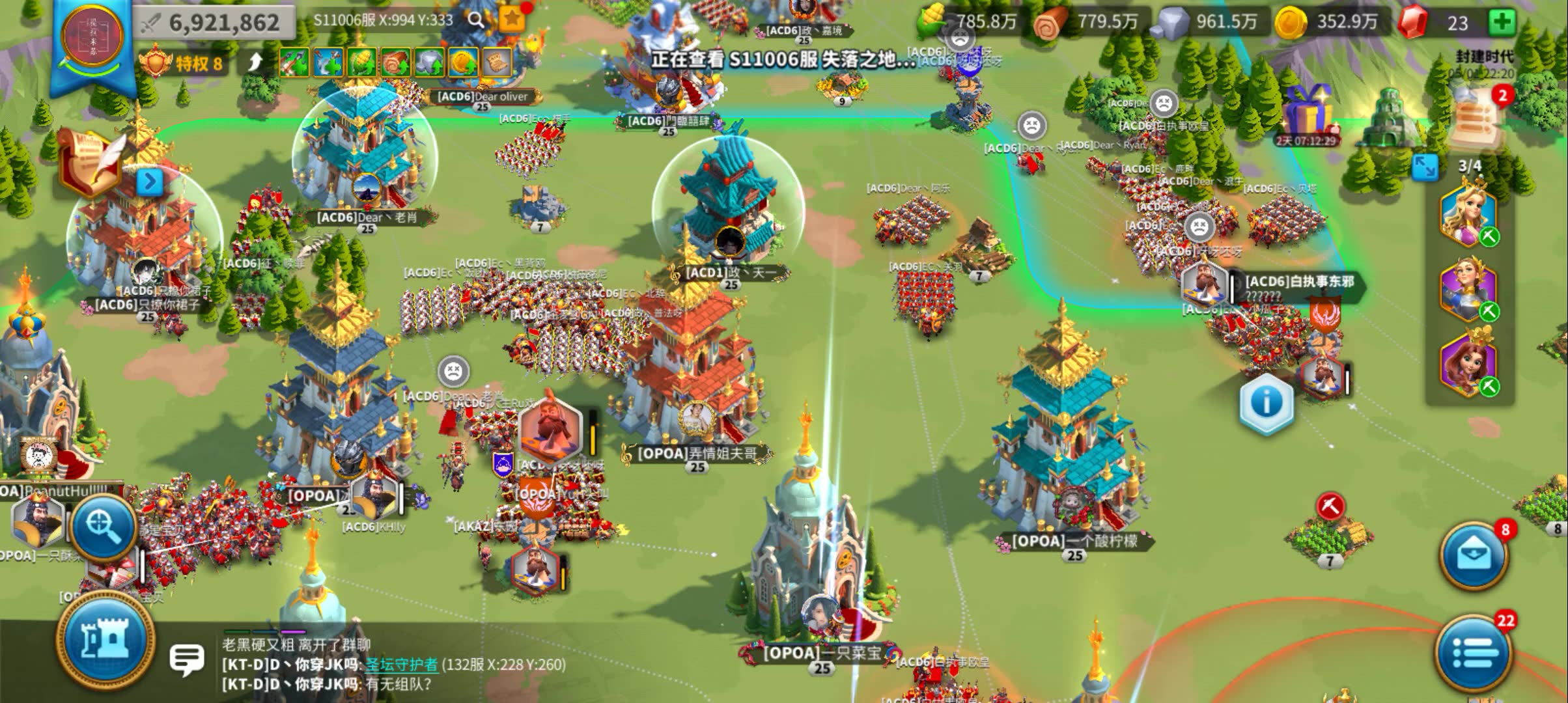Image resolution: width=1568 pixels, height=703 pixels.
Task: Open the player avatar profile
Action: (x=92, y=39)
